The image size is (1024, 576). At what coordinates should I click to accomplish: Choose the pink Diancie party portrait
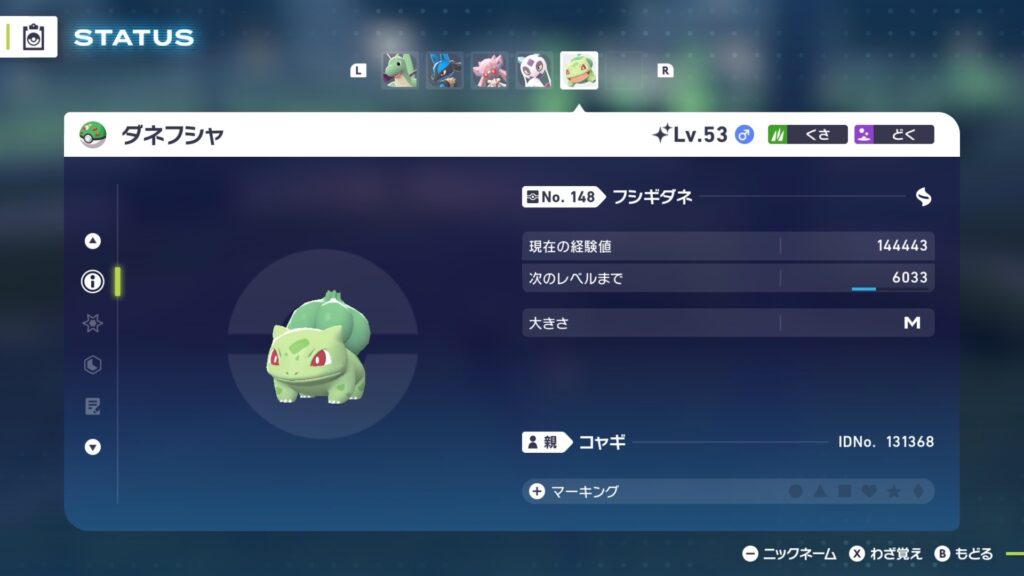(x=489, y=71)
